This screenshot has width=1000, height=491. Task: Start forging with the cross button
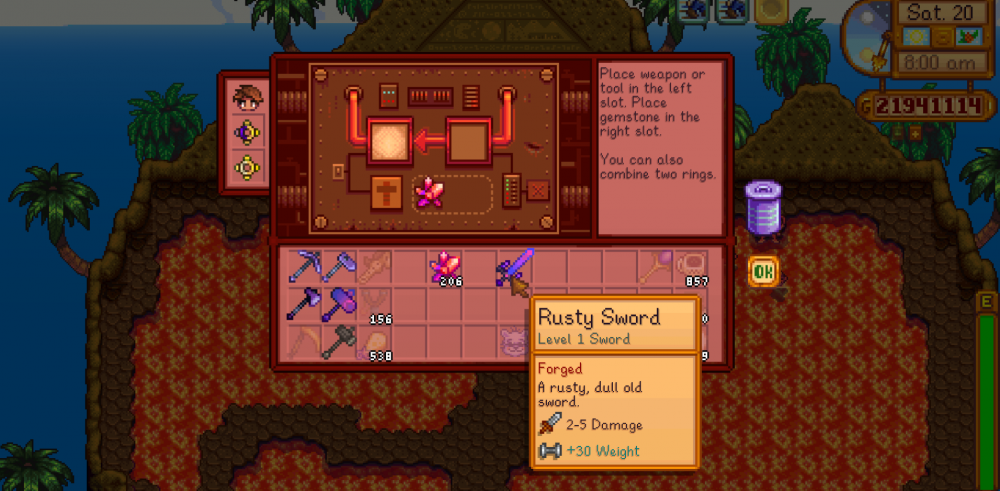[x=387, y=191]
